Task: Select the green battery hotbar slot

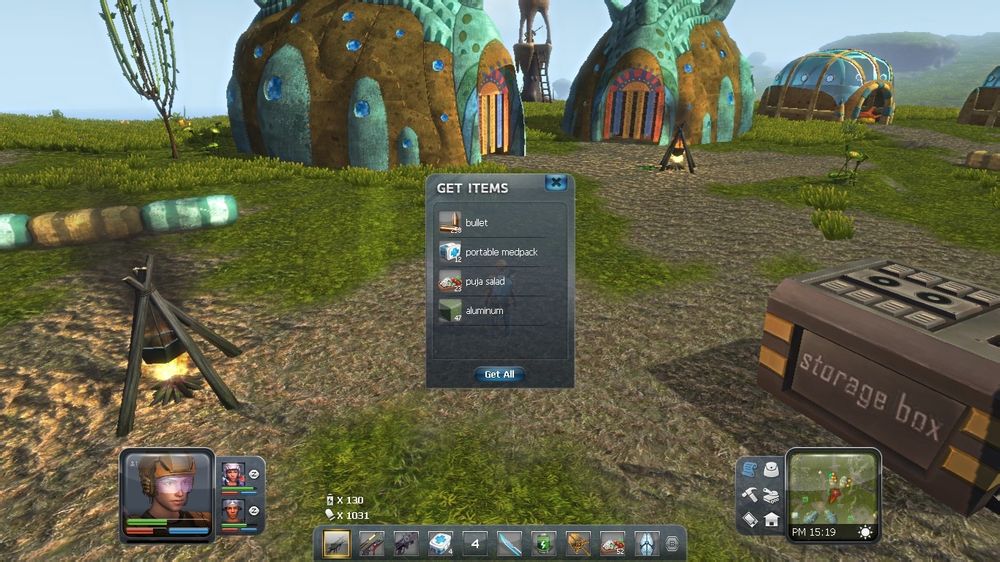Action: click(543, 543)
